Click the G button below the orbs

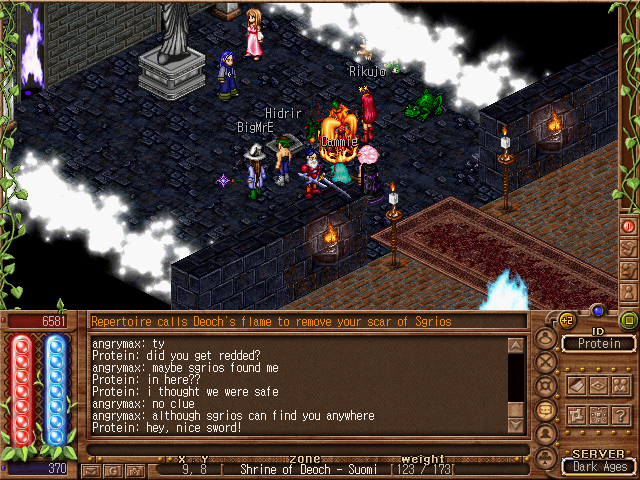coord(112,469)
